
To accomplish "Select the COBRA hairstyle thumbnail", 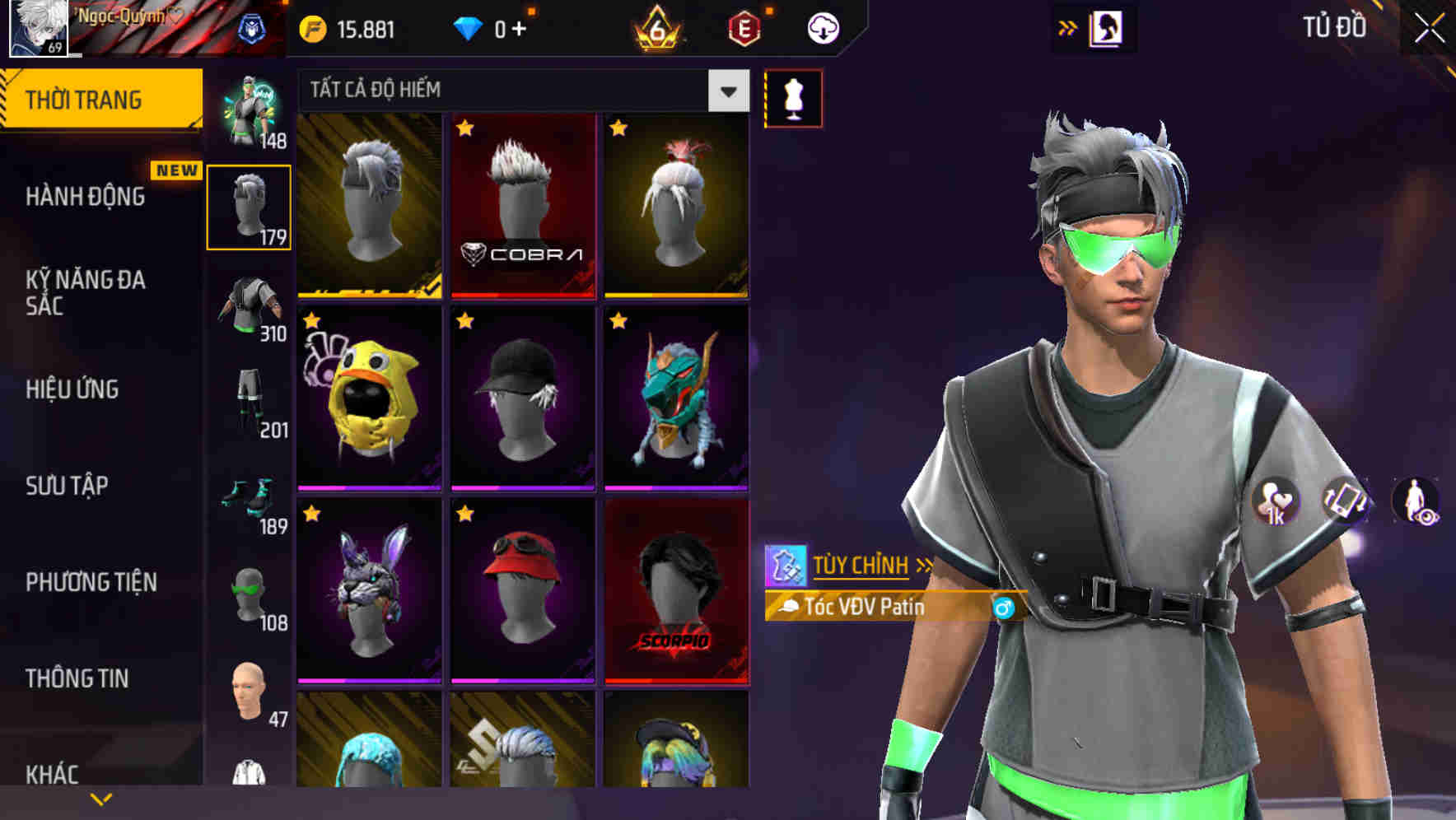I will (x=523, y=204).
